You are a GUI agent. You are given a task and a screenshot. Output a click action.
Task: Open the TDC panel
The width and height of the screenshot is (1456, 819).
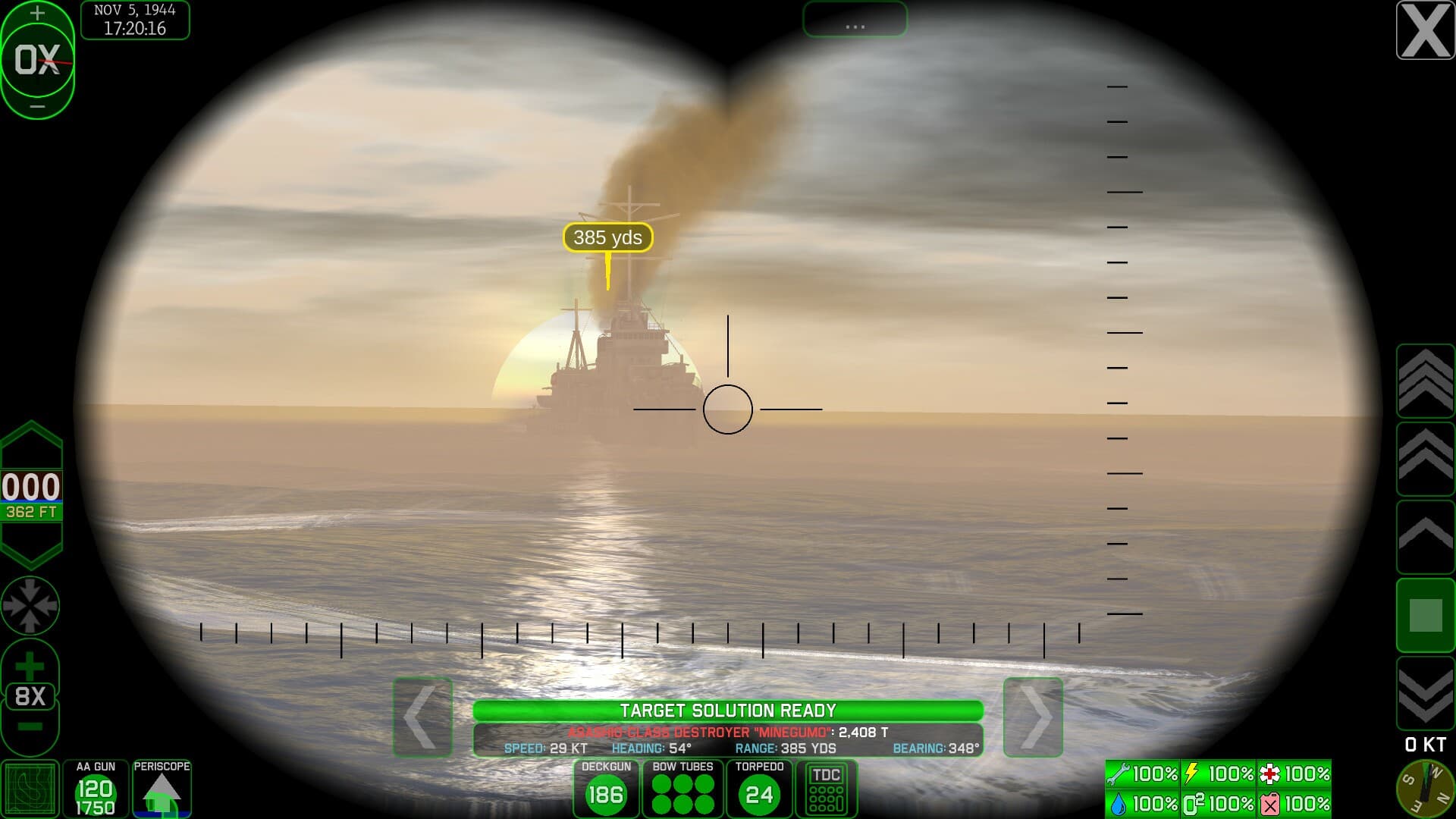tap(826, 789)
